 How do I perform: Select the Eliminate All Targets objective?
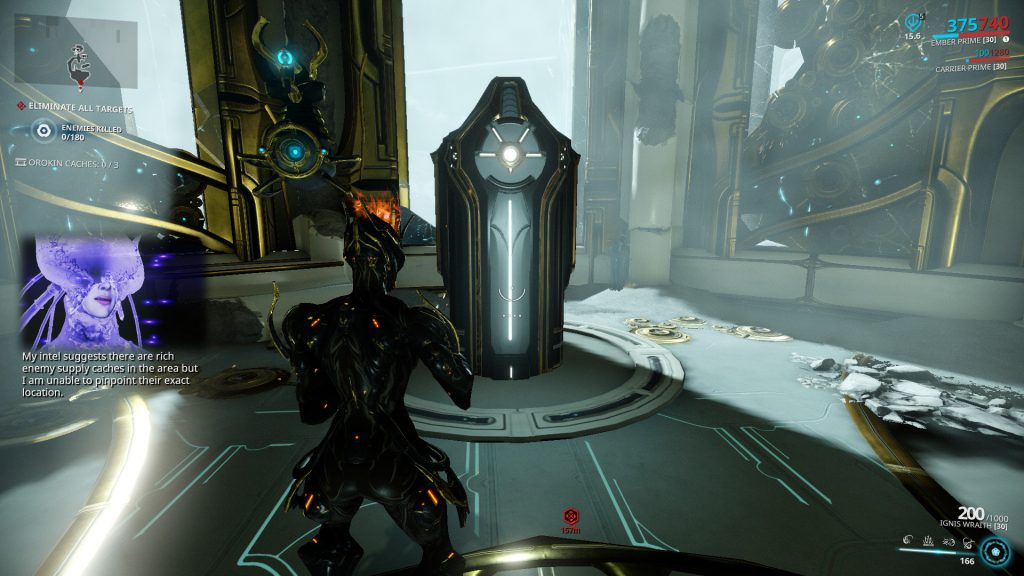pyautogui.click(x=80, y=108)
